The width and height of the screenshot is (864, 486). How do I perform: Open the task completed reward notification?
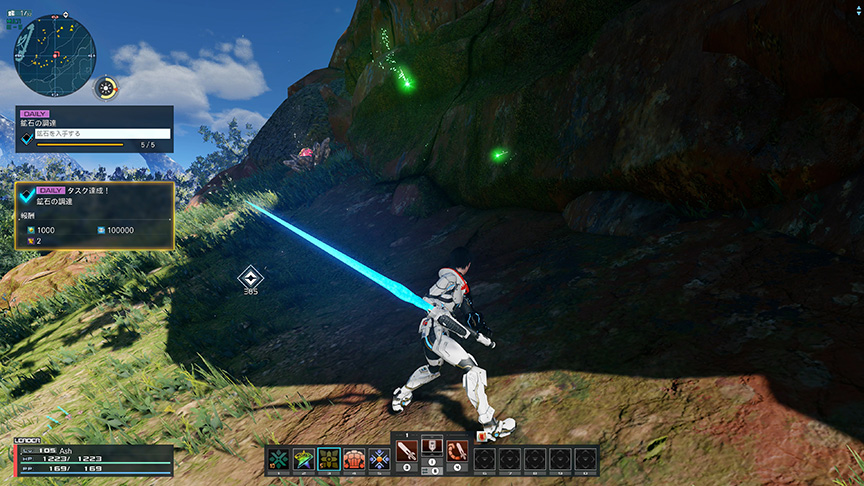point(95,215)
